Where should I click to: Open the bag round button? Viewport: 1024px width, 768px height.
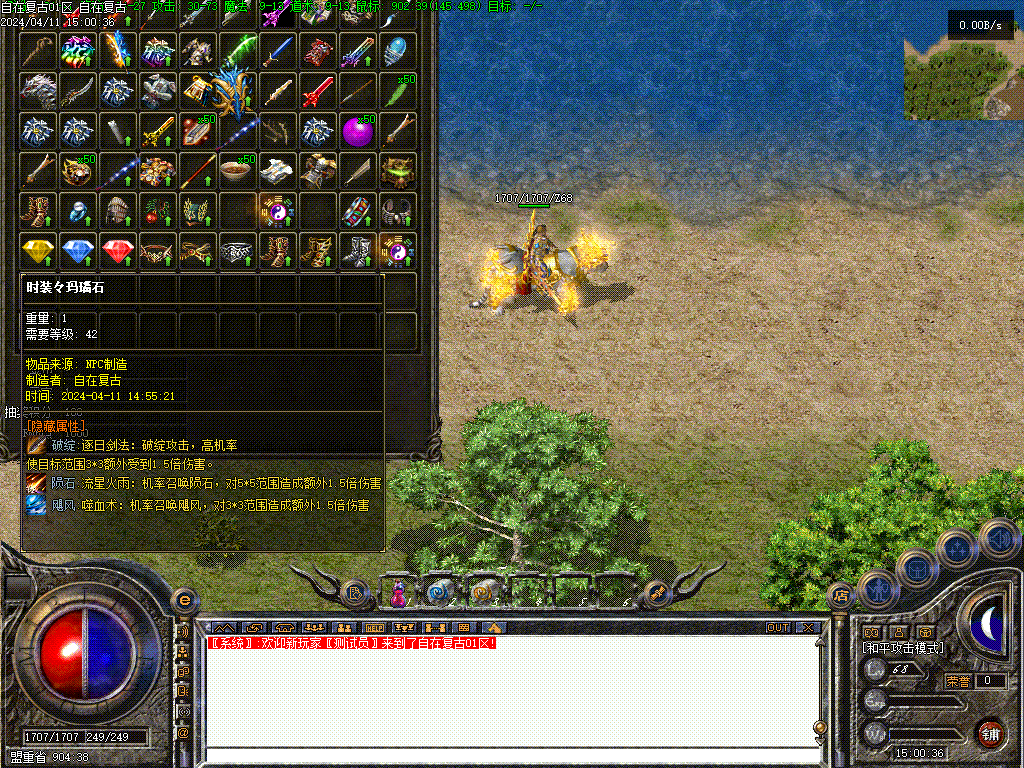pyautogui.click(x=916, y=568)
